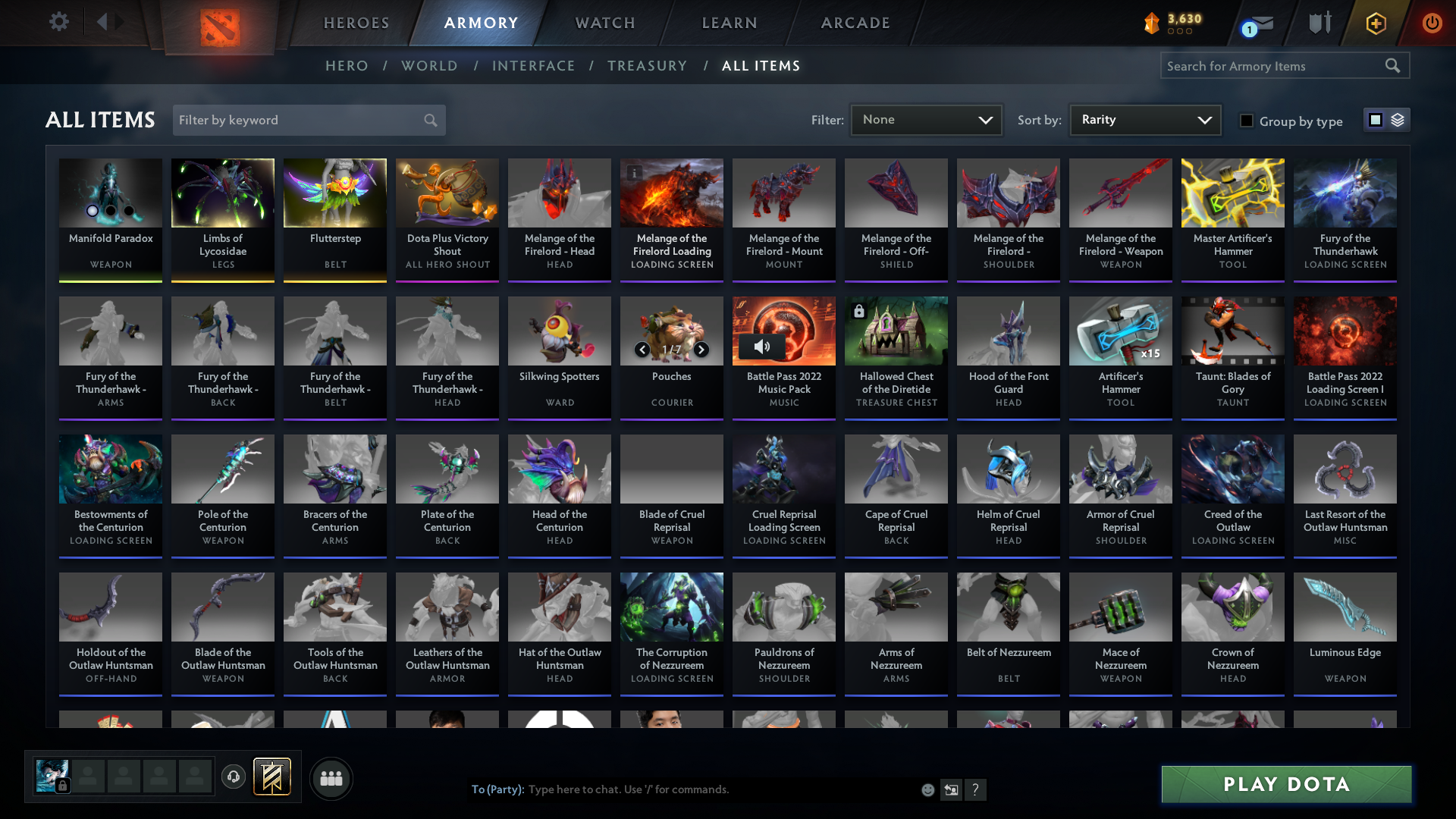Preview audio on Battle Pass 2022 Music Pack

tap(763, 345)
